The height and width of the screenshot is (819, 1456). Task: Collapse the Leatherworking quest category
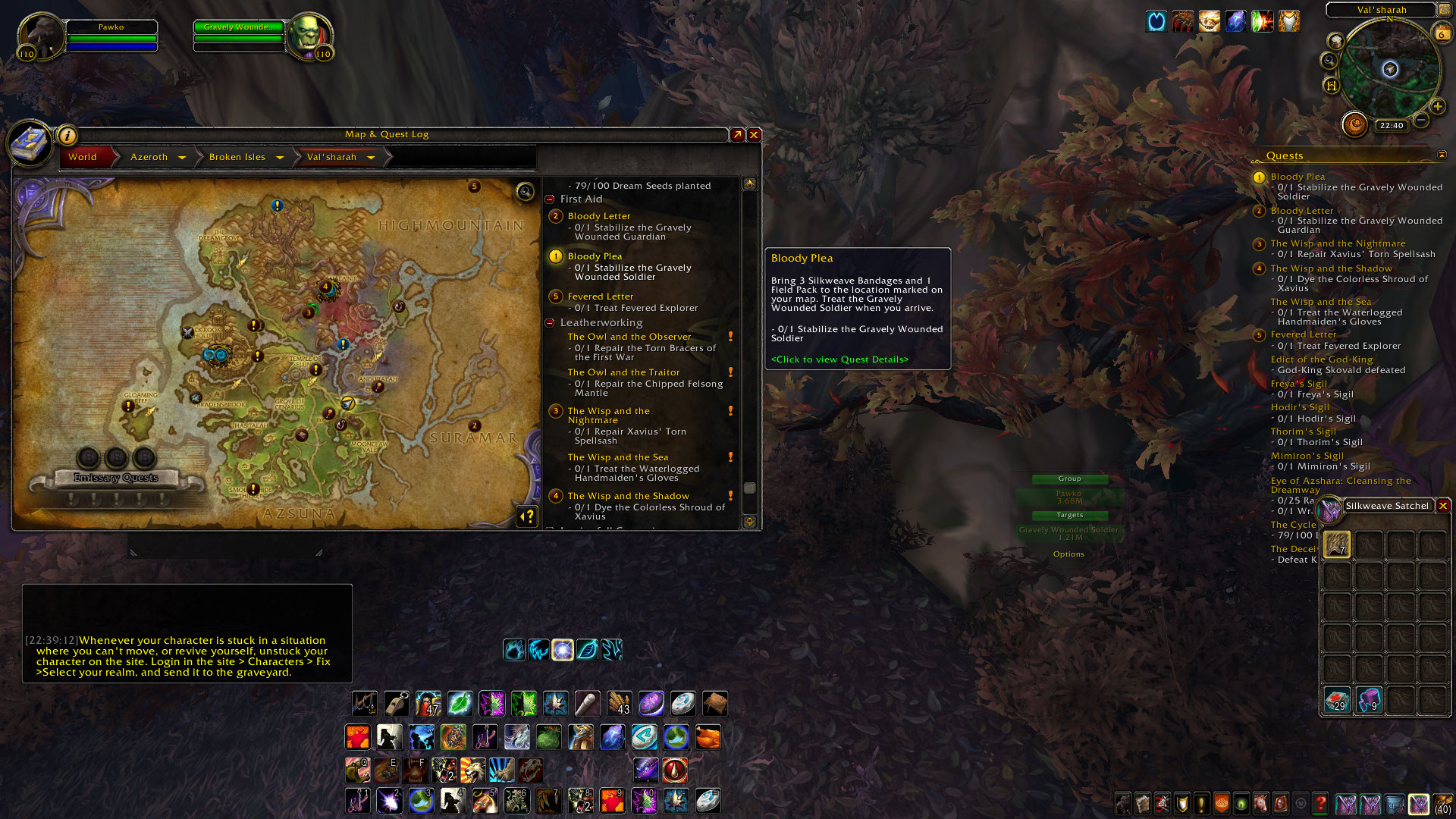[x=550, y=323]
